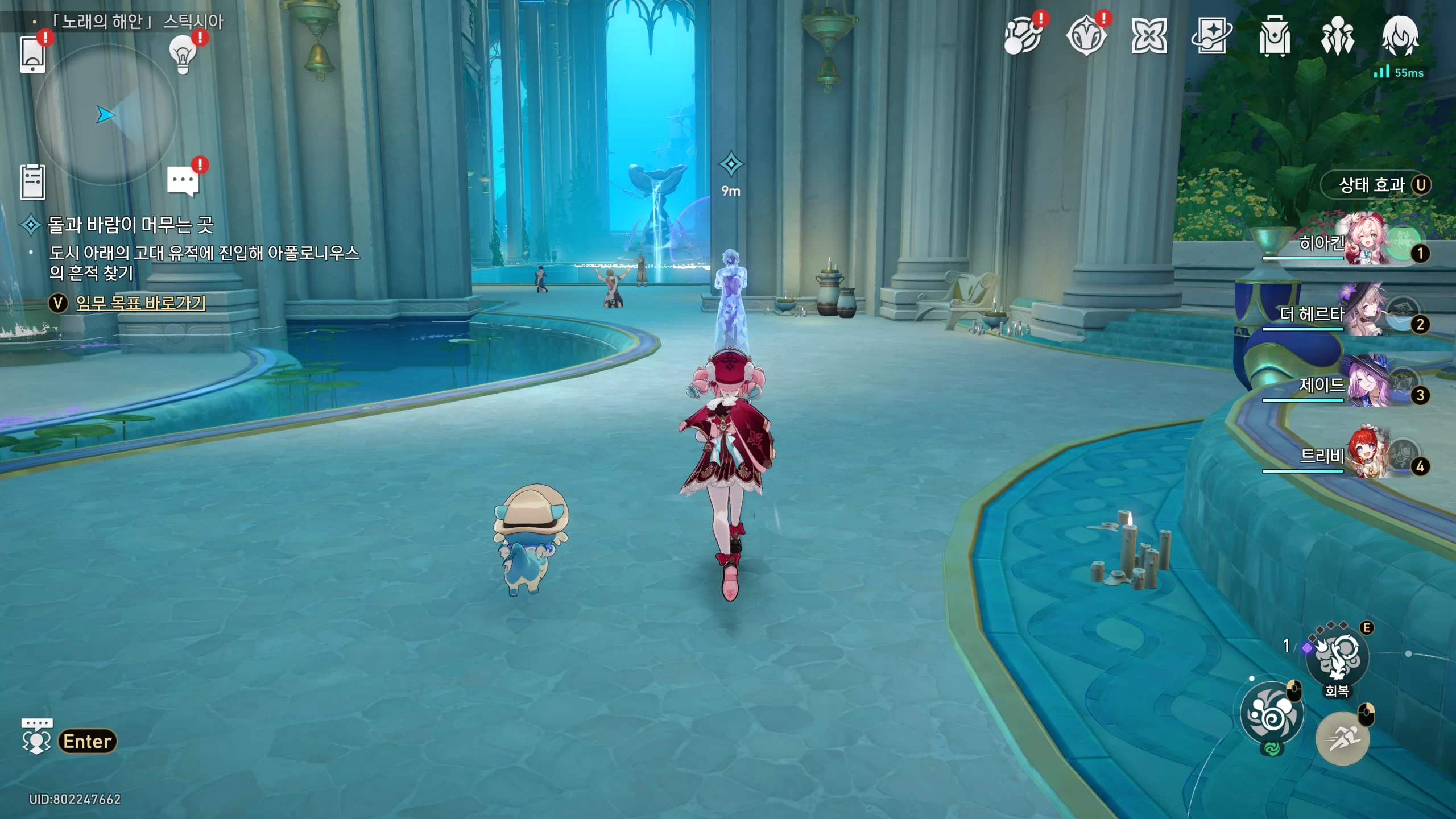The height and width of the screenshot is (819, 1456).
Task: Open the chat speech bubble icon
Action: (183, 182)
